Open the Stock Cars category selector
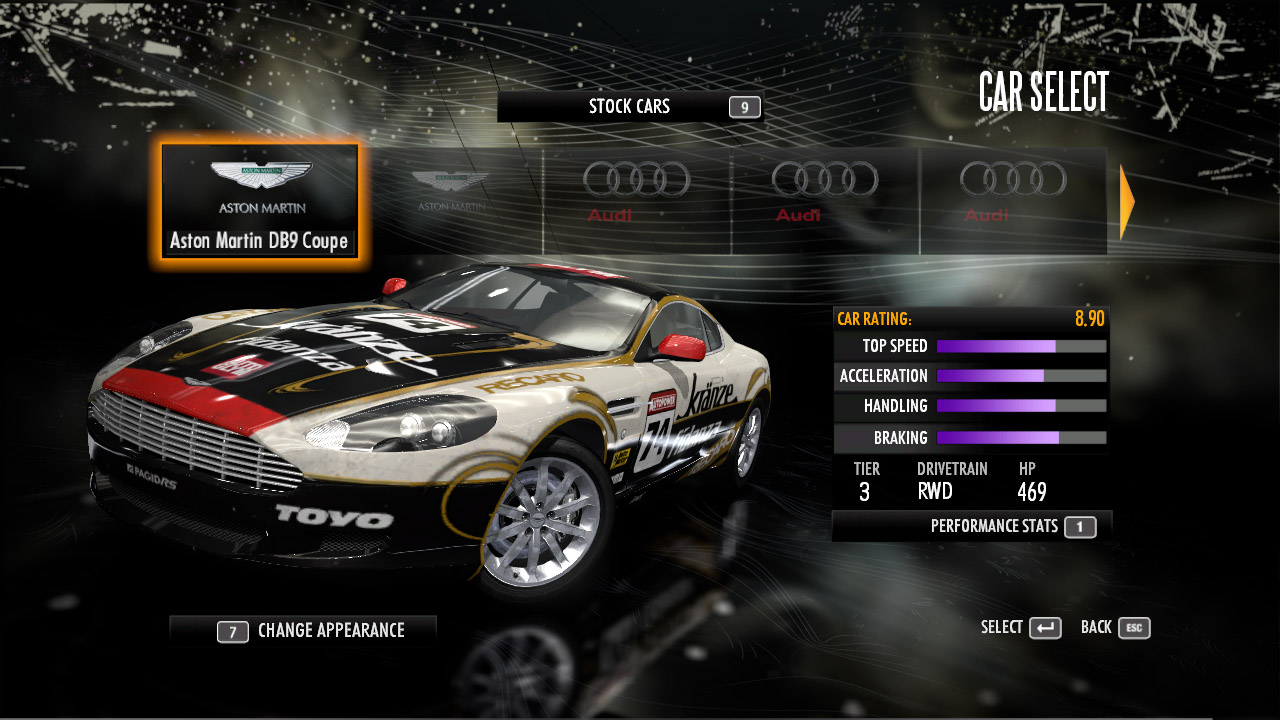The height and width of the screenshot is (720, 1280). pyautogui.click(x=630, y=107)
